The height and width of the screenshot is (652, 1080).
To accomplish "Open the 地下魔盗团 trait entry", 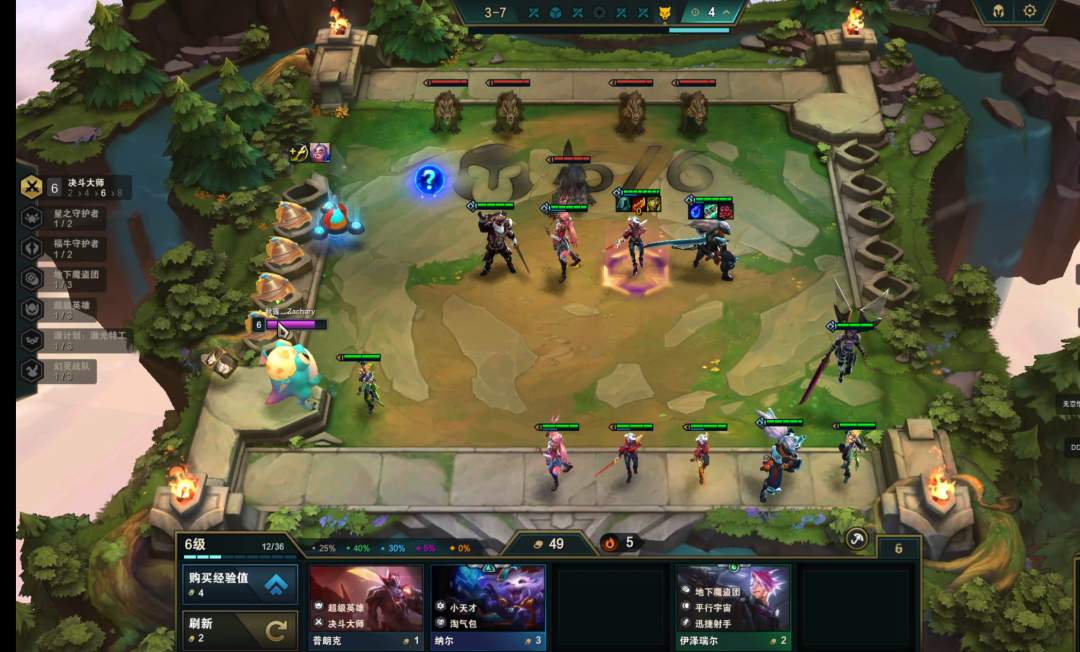I will 75,279.
